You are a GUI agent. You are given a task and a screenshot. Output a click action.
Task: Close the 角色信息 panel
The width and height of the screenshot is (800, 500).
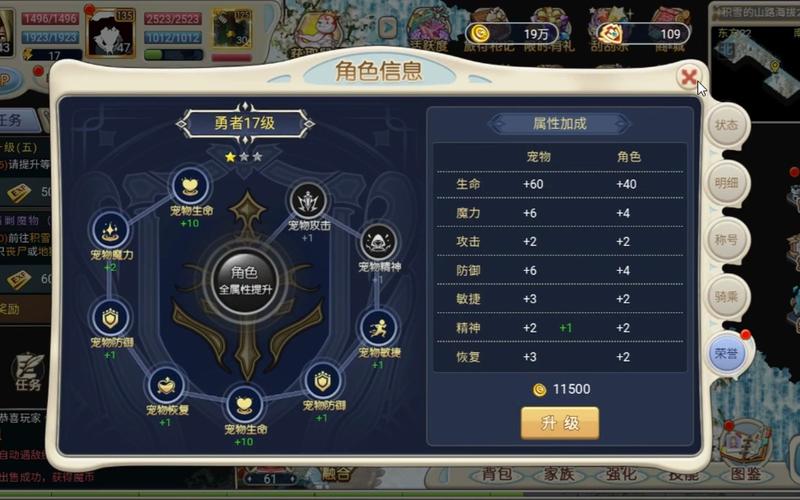click(x=688, y=76)
